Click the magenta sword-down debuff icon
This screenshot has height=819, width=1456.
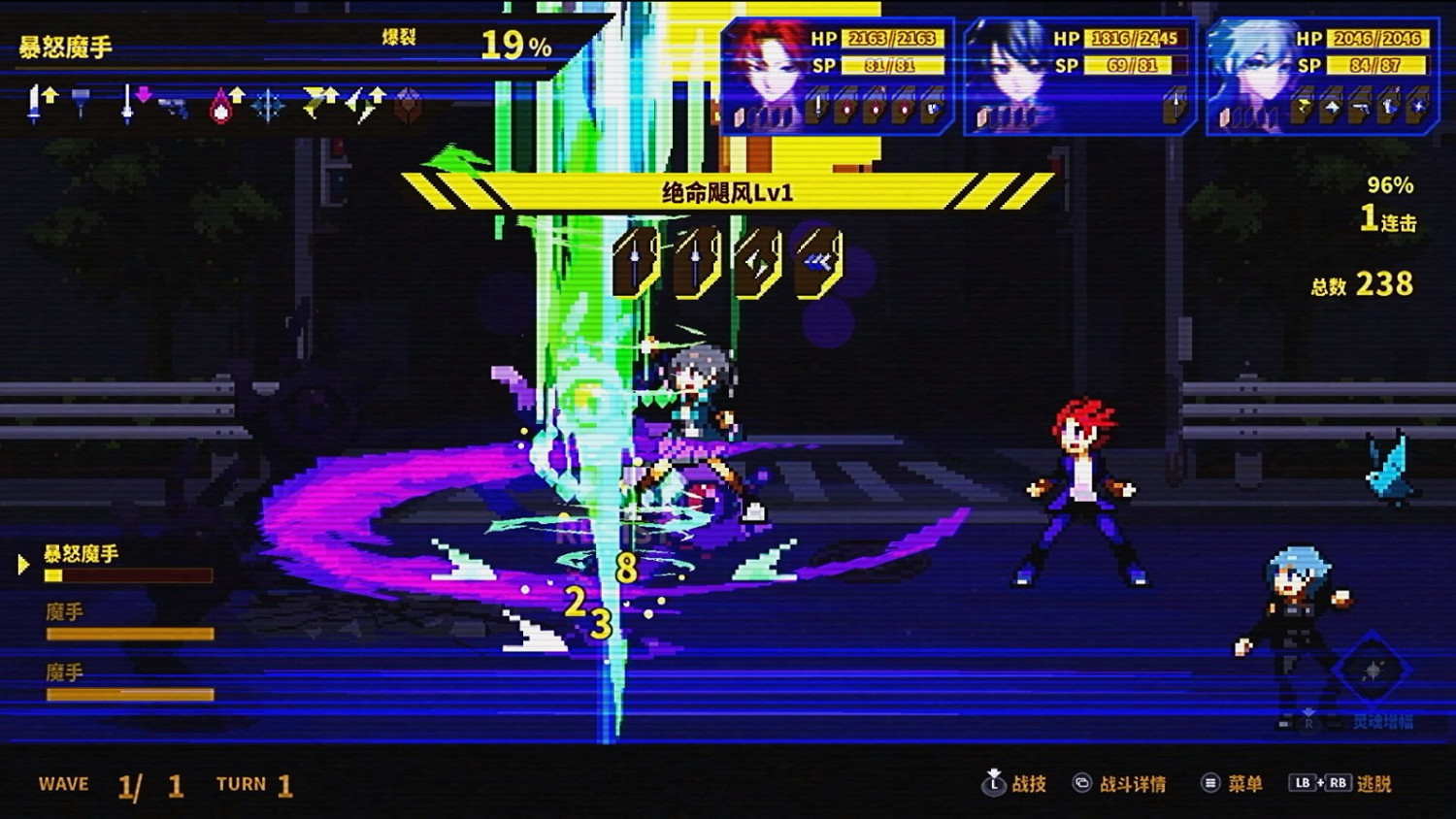(x=136, y=102)
